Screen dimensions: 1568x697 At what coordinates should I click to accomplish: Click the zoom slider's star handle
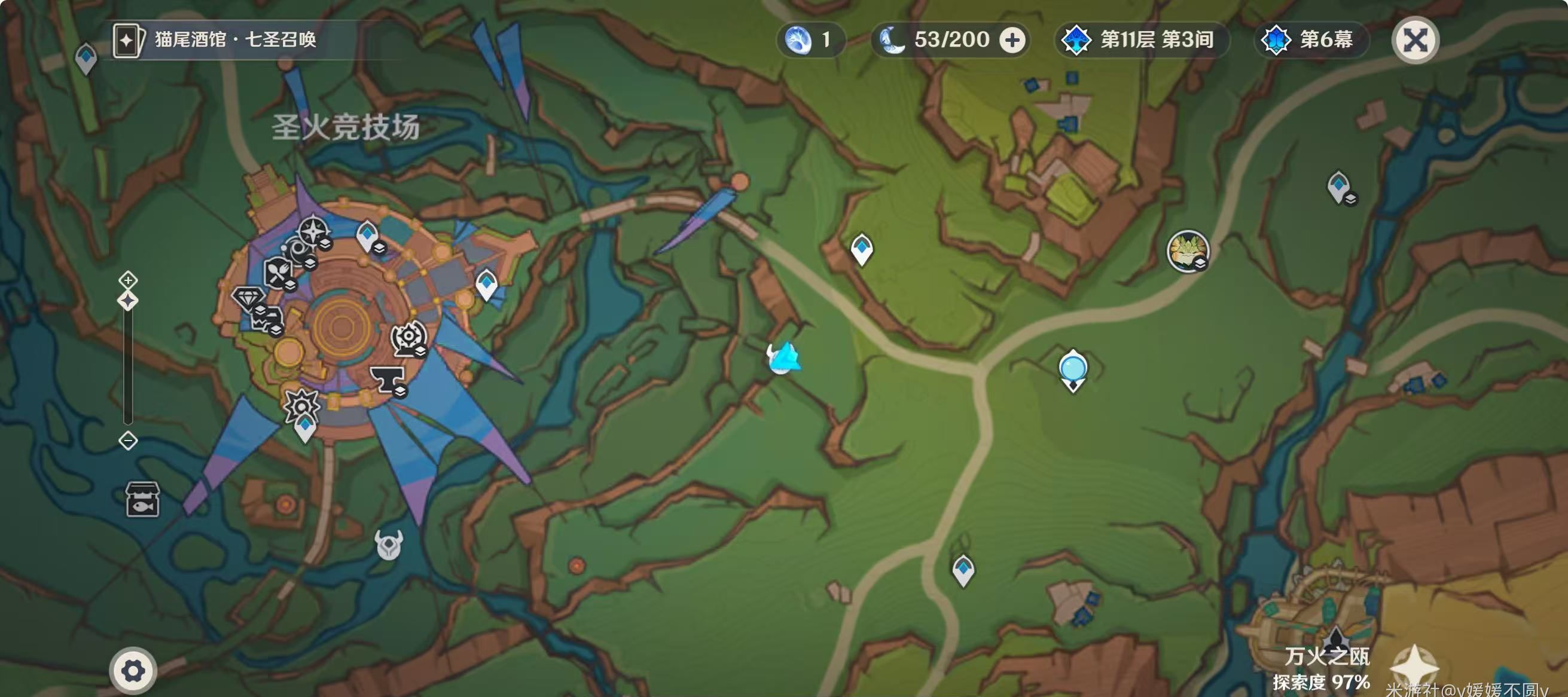(128, 301)
